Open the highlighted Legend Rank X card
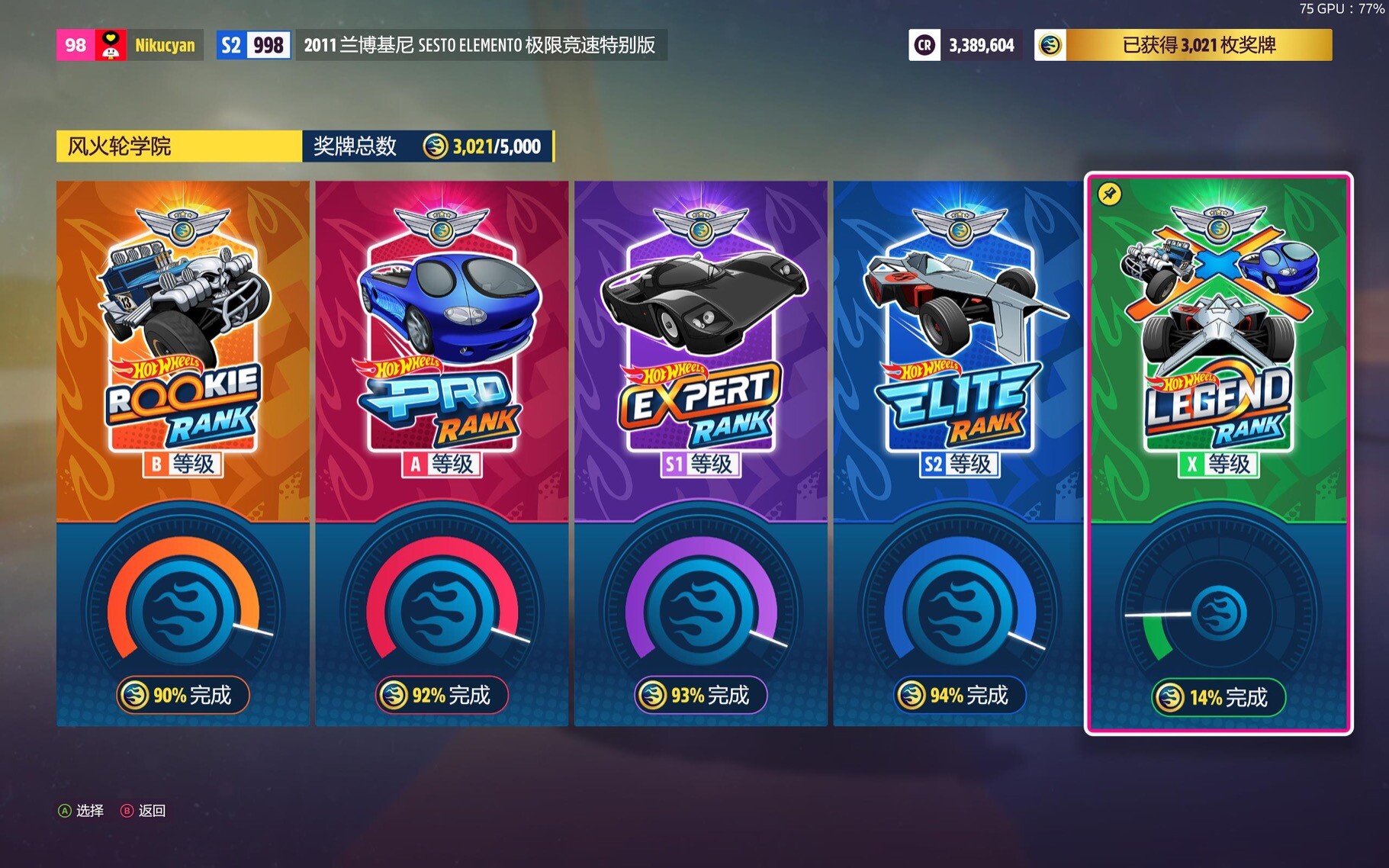 pyautogui.click(x=1218, y=453)
